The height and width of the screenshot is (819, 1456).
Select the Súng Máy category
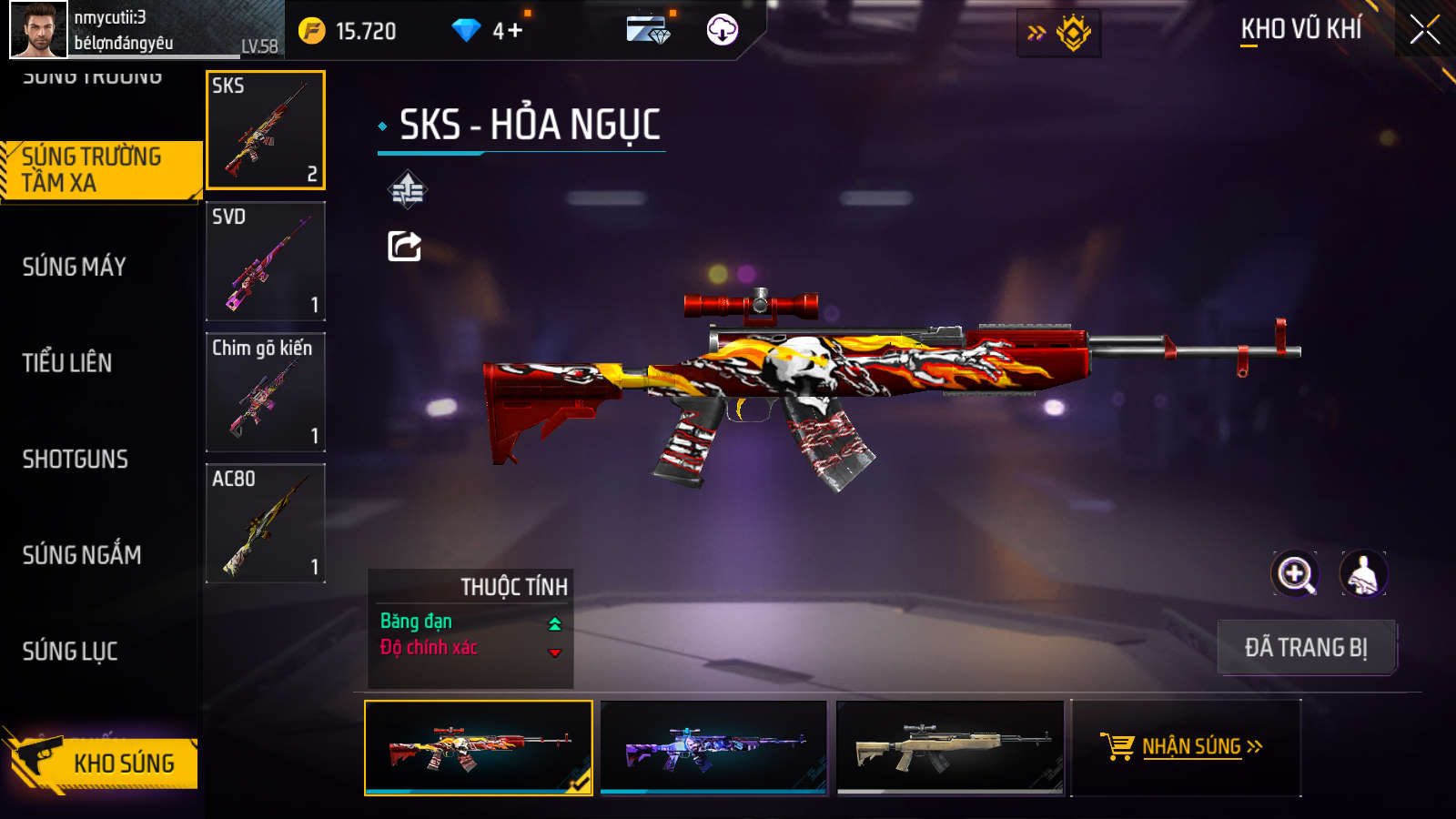point(75,267)
